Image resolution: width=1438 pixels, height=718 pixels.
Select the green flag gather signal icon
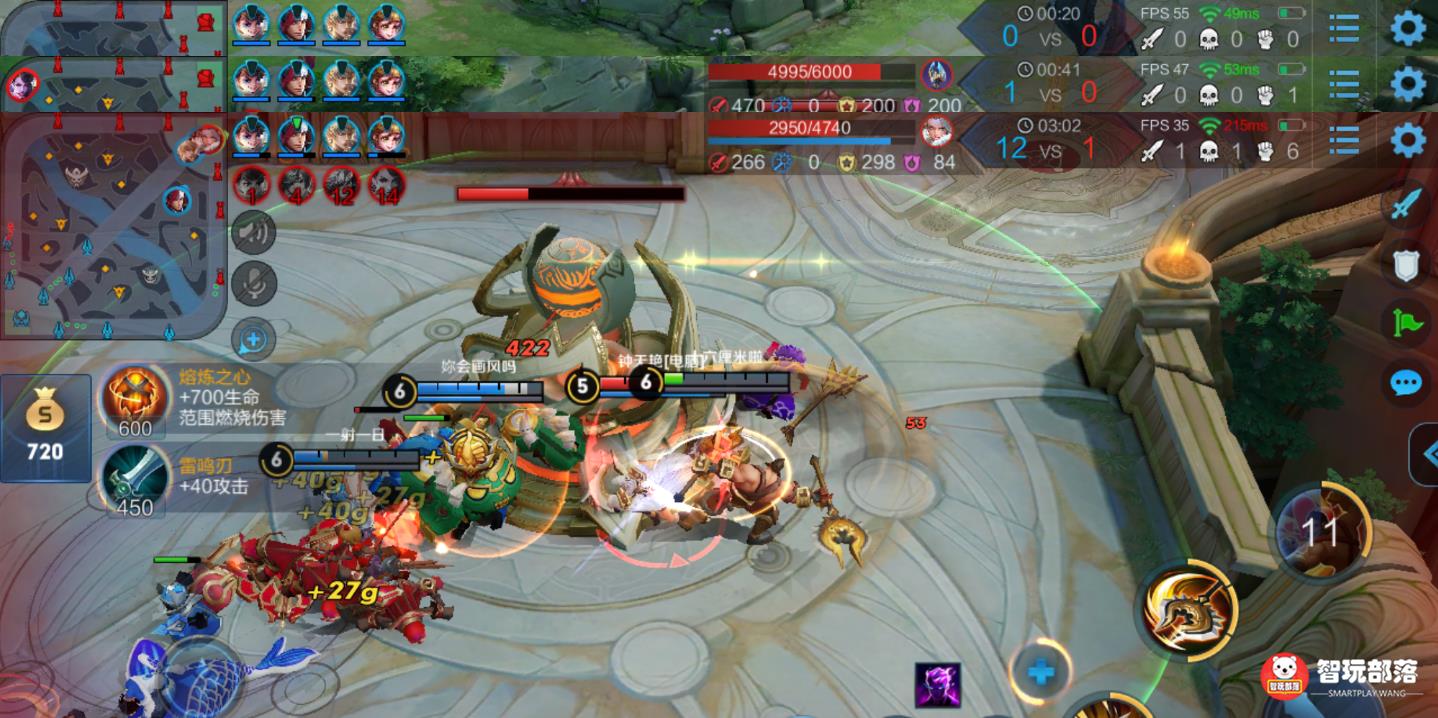pyautogui.click(x=1405, y=323)
